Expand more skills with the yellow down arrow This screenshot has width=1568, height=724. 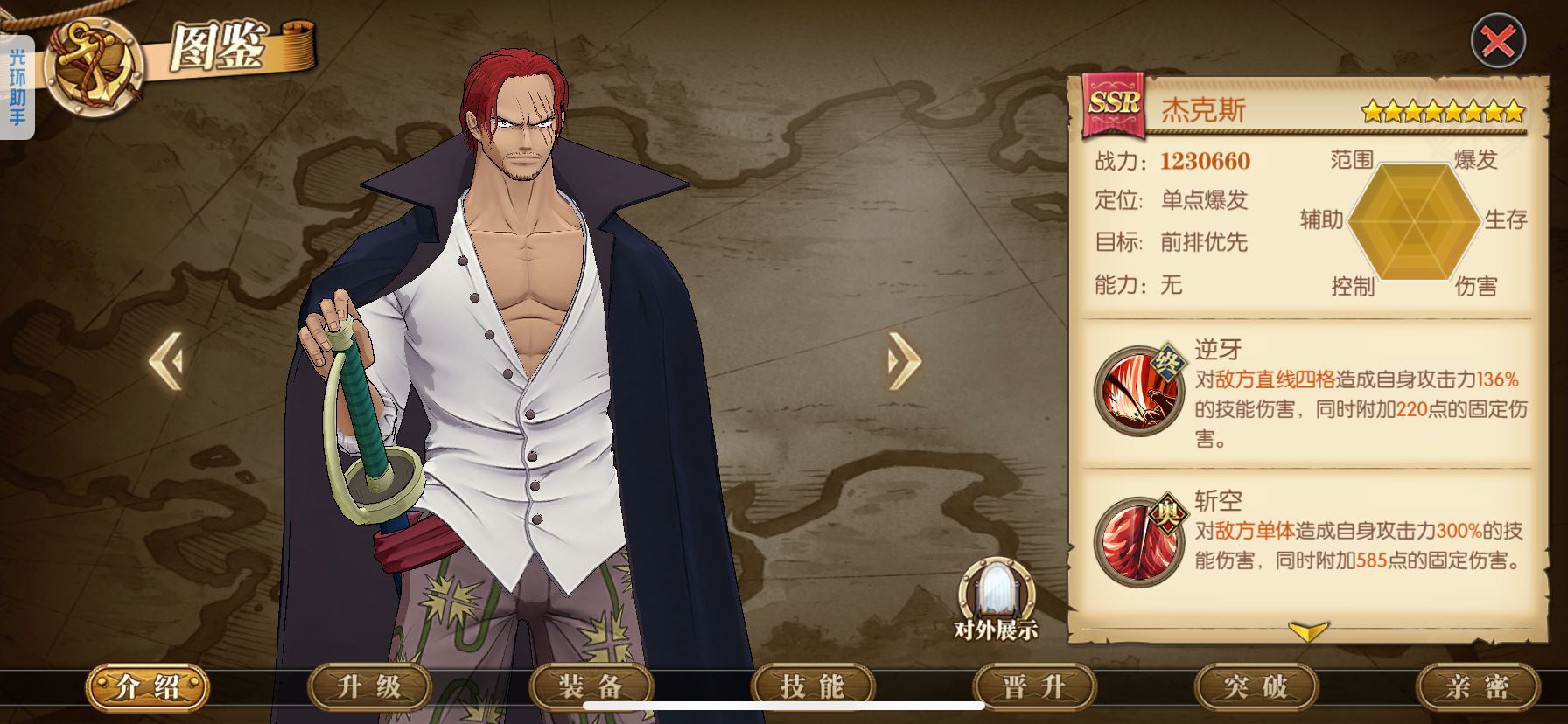tap(1308, 631)
